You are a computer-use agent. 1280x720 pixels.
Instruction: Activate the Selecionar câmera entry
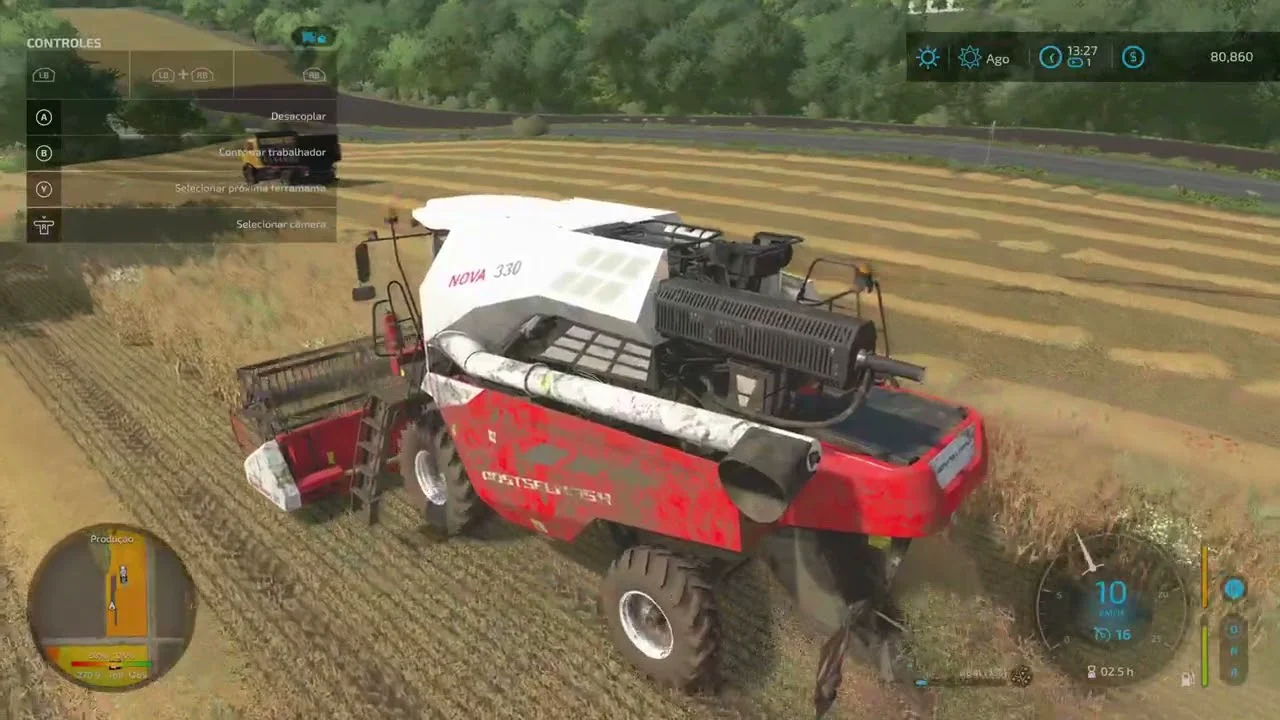click(180, 225)
